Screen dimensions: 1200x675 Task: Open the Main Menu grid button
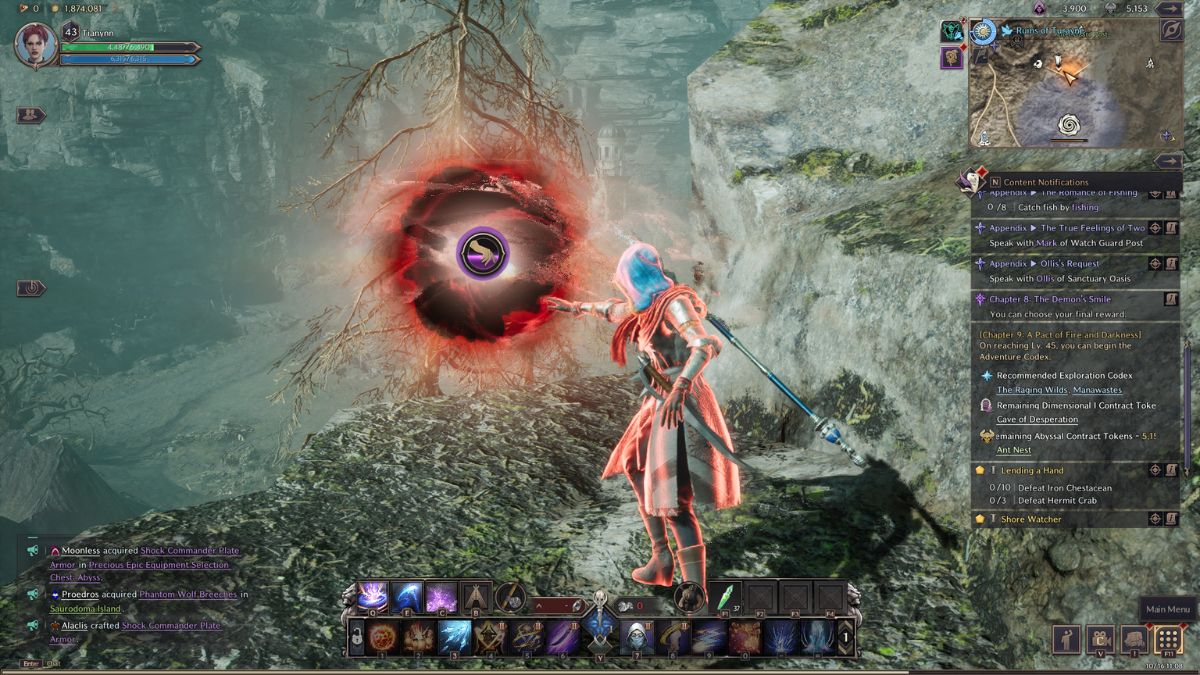(x=1168, y=639)
